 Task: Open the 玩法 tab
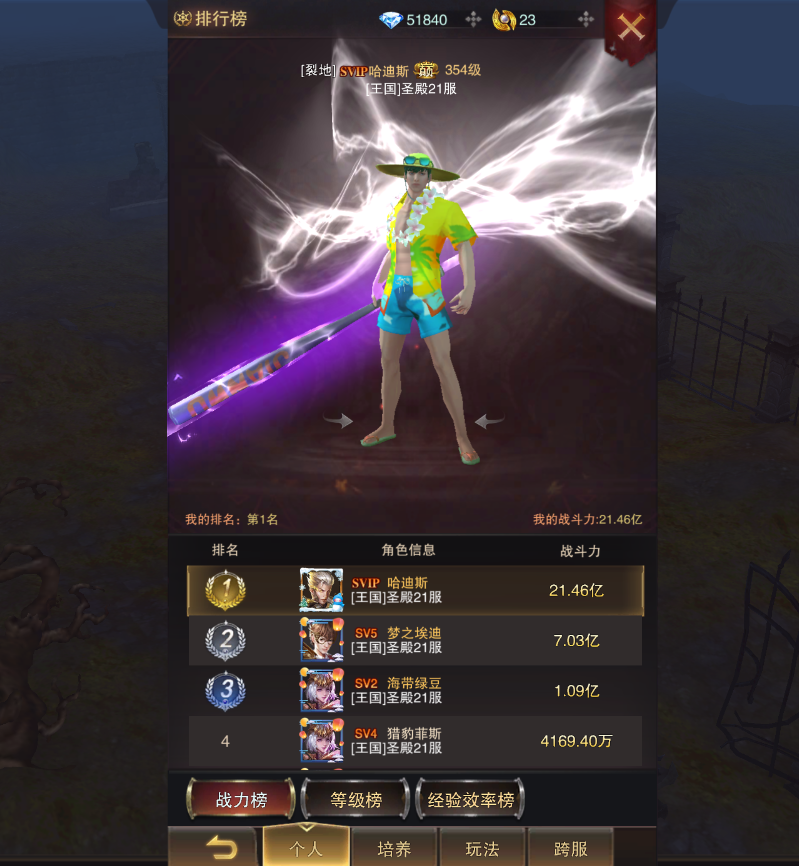click(x=482, y=849)
